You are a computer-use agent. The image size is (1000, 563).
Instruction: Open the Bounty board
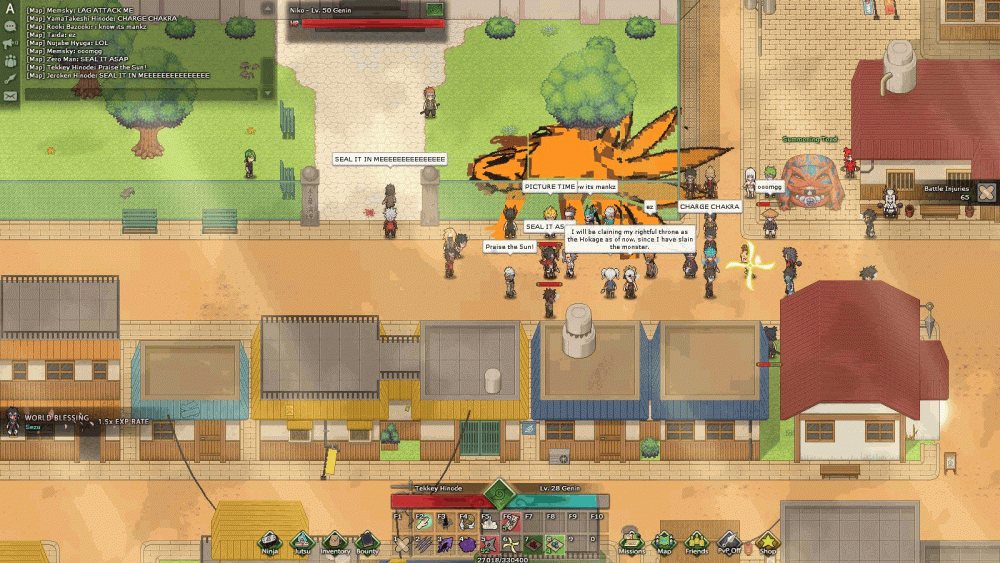click(x=367, y=541)
